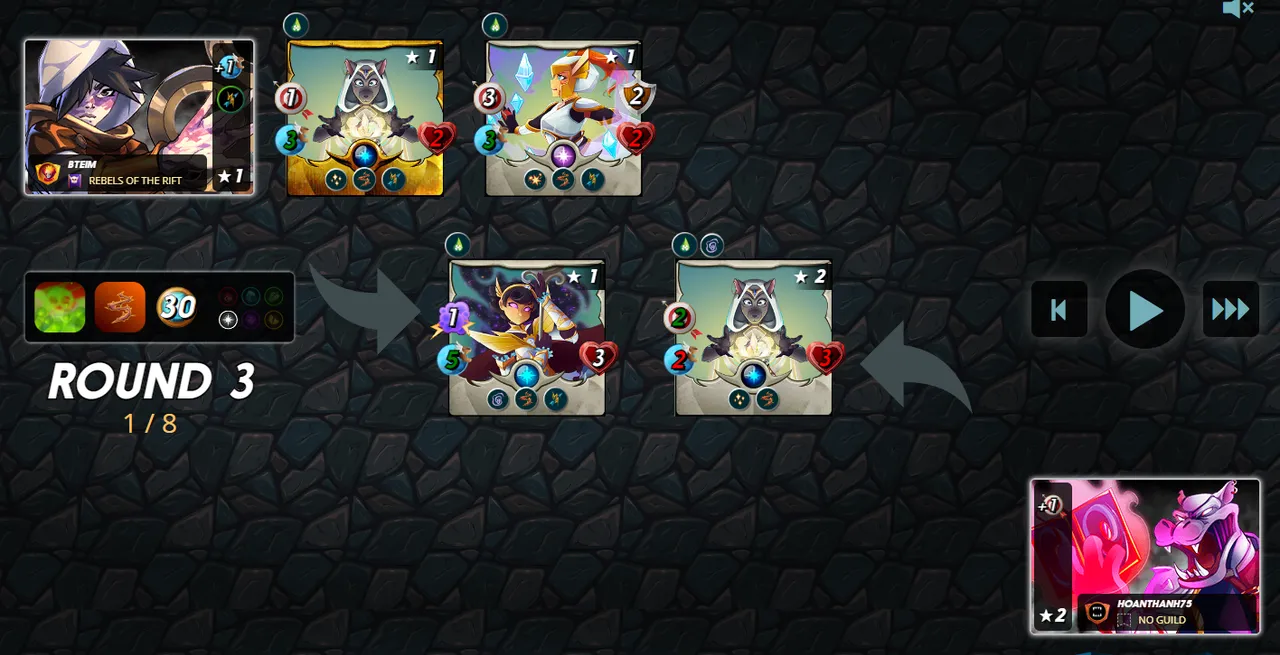The image size is (1280, 655).
Task: Fast-forward the battle to the end
Action: point(1230,310)
